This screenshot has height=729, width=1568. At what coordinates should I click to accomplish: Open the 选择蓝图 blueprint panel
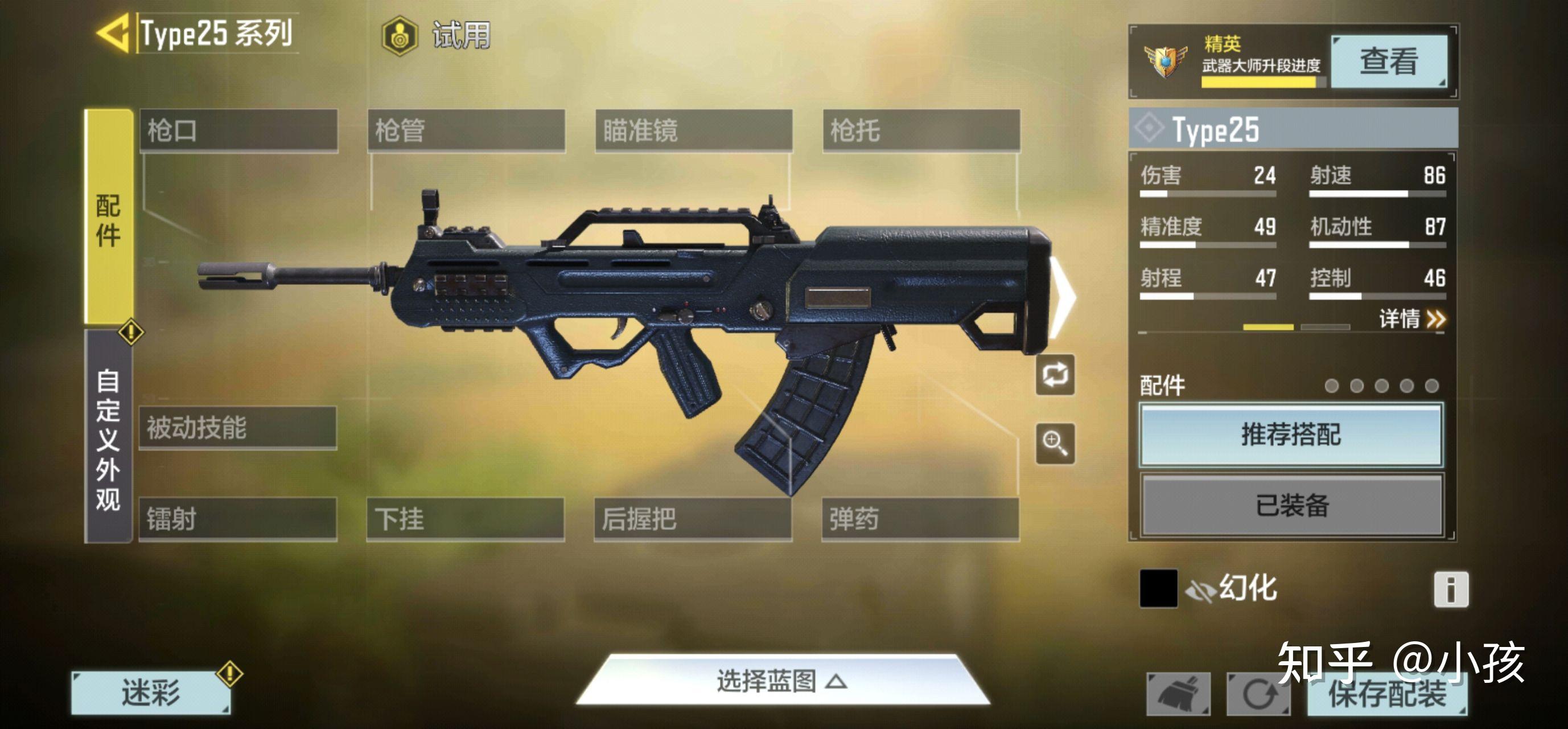(x=784, y=684)
